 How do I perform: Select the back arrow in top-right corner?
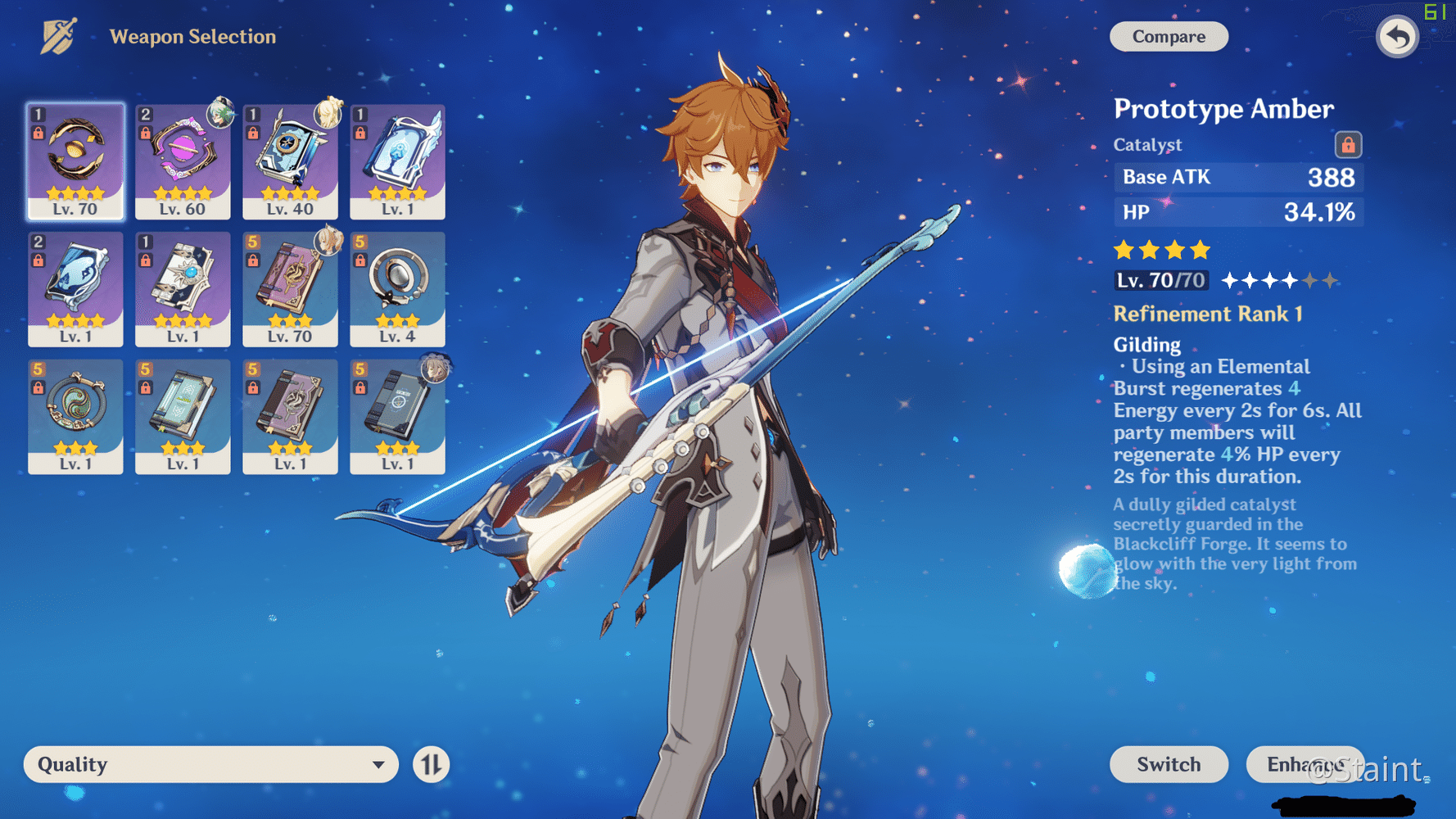[1397, 36]
